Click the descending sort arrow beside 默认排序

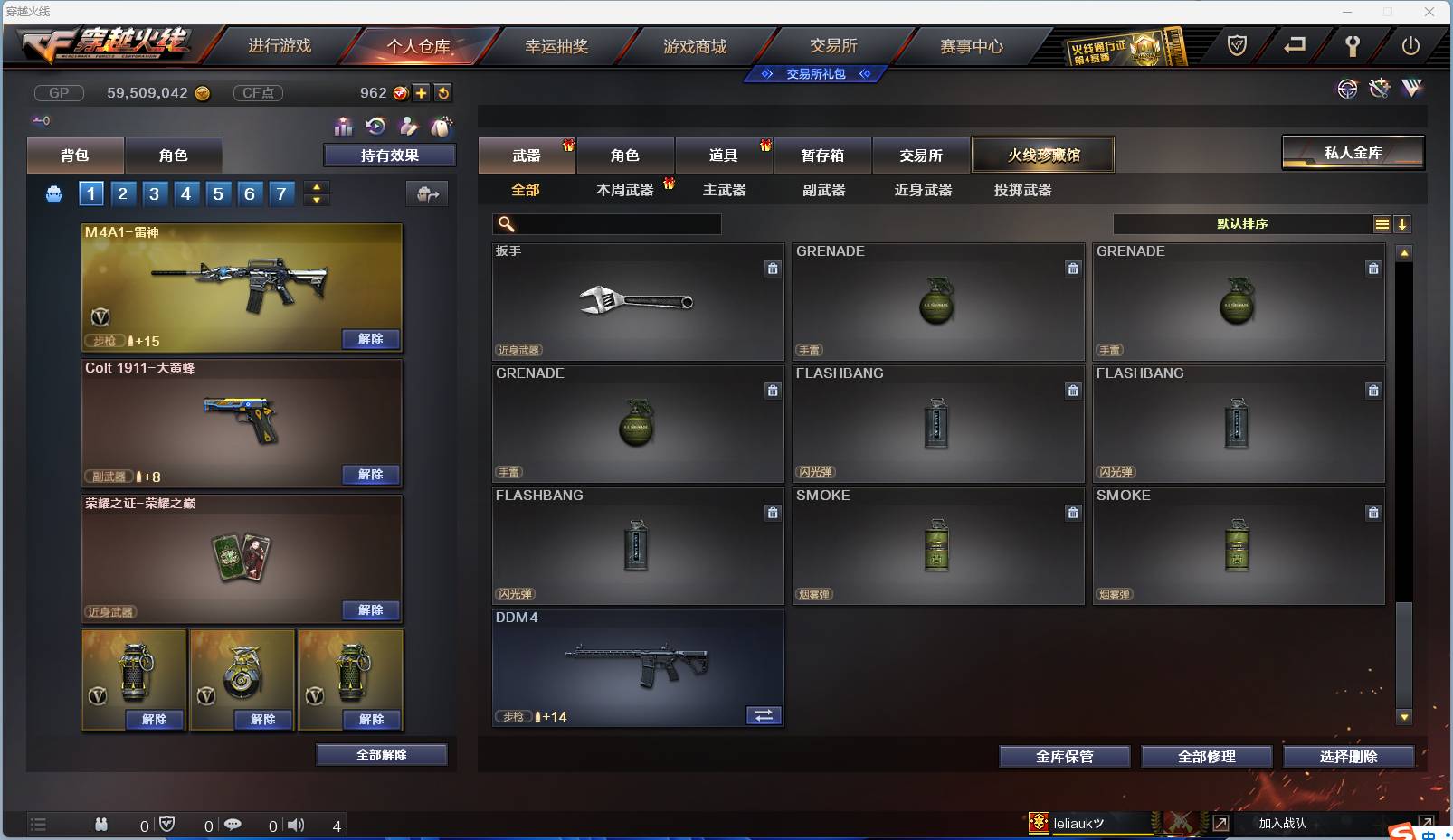click(1403, 223)
